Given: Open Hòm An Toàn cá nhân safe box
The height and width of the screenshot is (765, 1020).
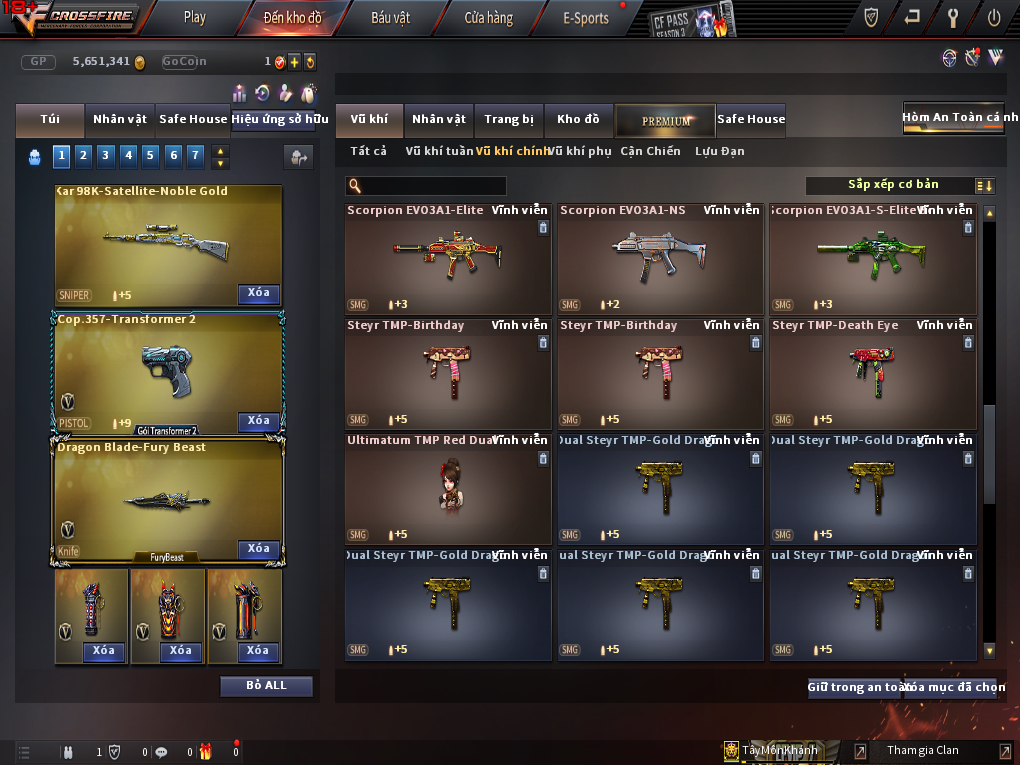Looking at the screenshot, I should (x=952, y=118).
